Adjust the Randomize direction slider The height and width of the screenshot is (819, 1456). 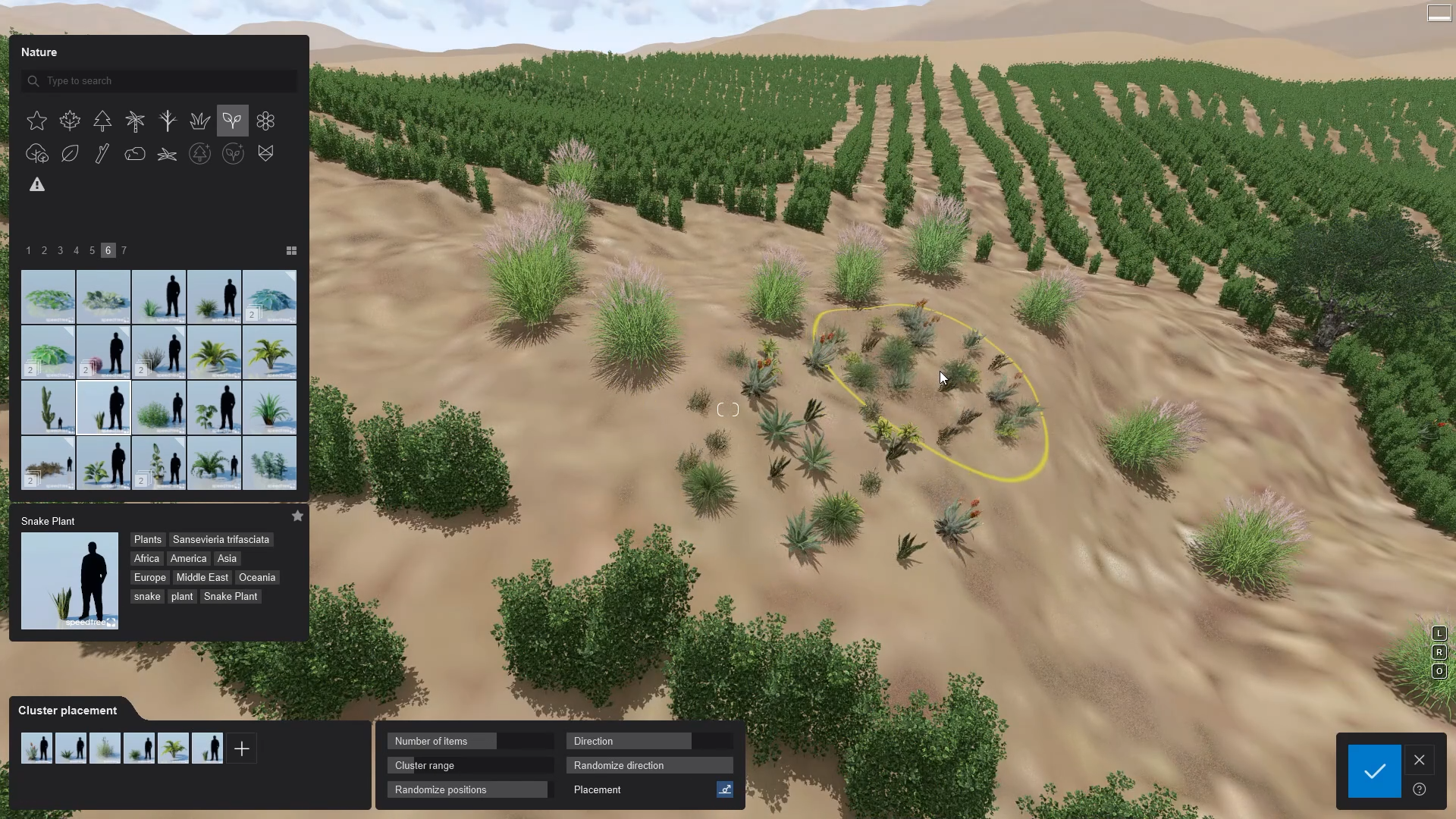coord(649,766)
